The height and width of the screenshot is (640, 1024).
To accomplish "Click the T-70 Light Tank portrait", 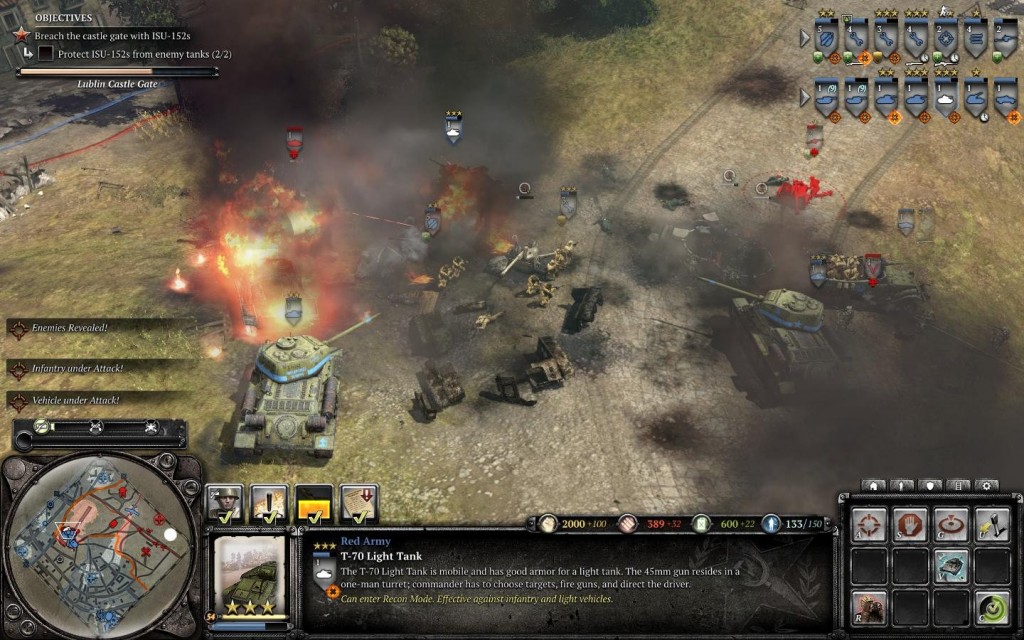I will (250, 577).
